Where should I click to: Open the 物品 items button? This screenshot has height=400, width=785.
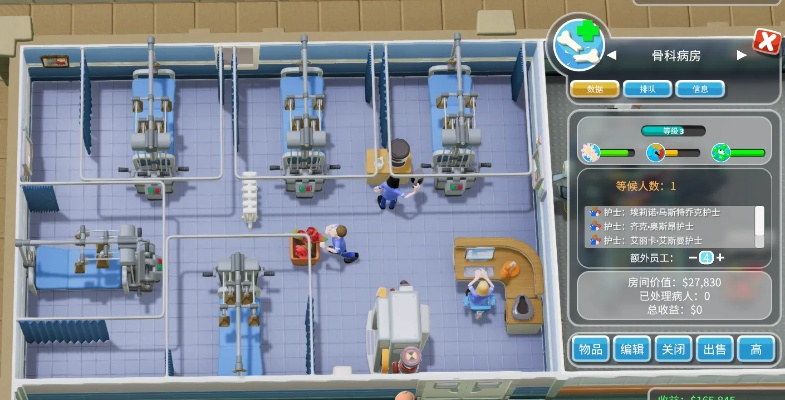pyautogui.click(x=590, y=349)
